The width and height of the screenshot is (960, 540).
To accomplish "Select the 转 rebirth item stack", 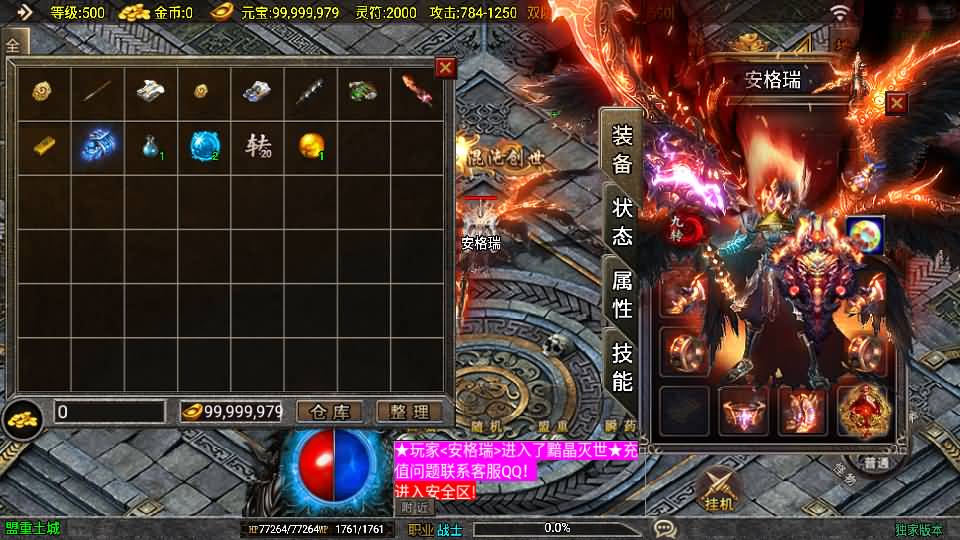I will (257, 146).
